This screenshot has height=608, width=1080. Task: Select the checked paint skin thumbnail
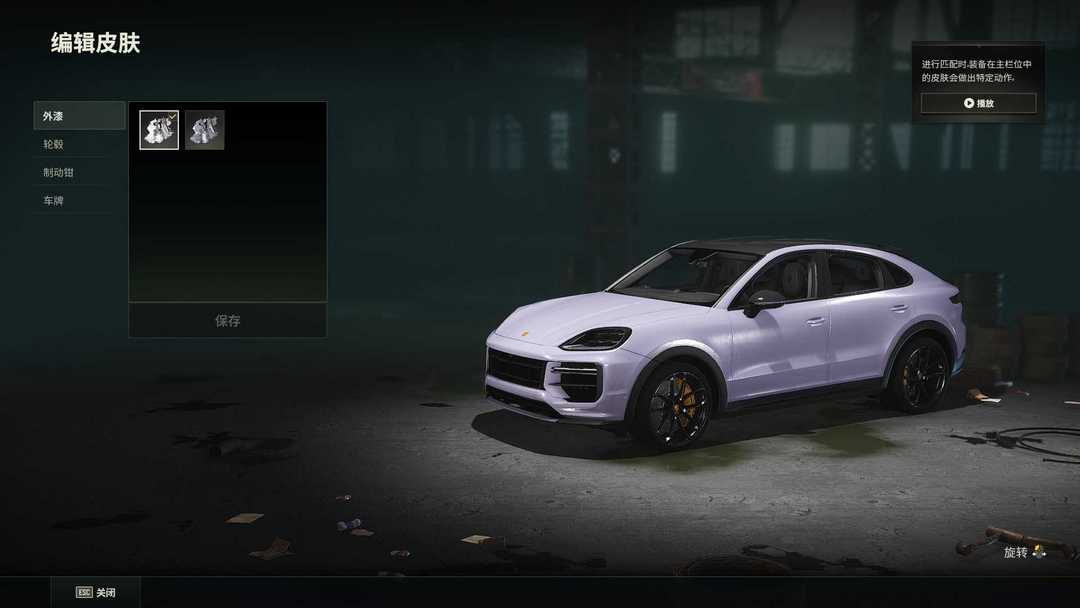coord(159,130)
